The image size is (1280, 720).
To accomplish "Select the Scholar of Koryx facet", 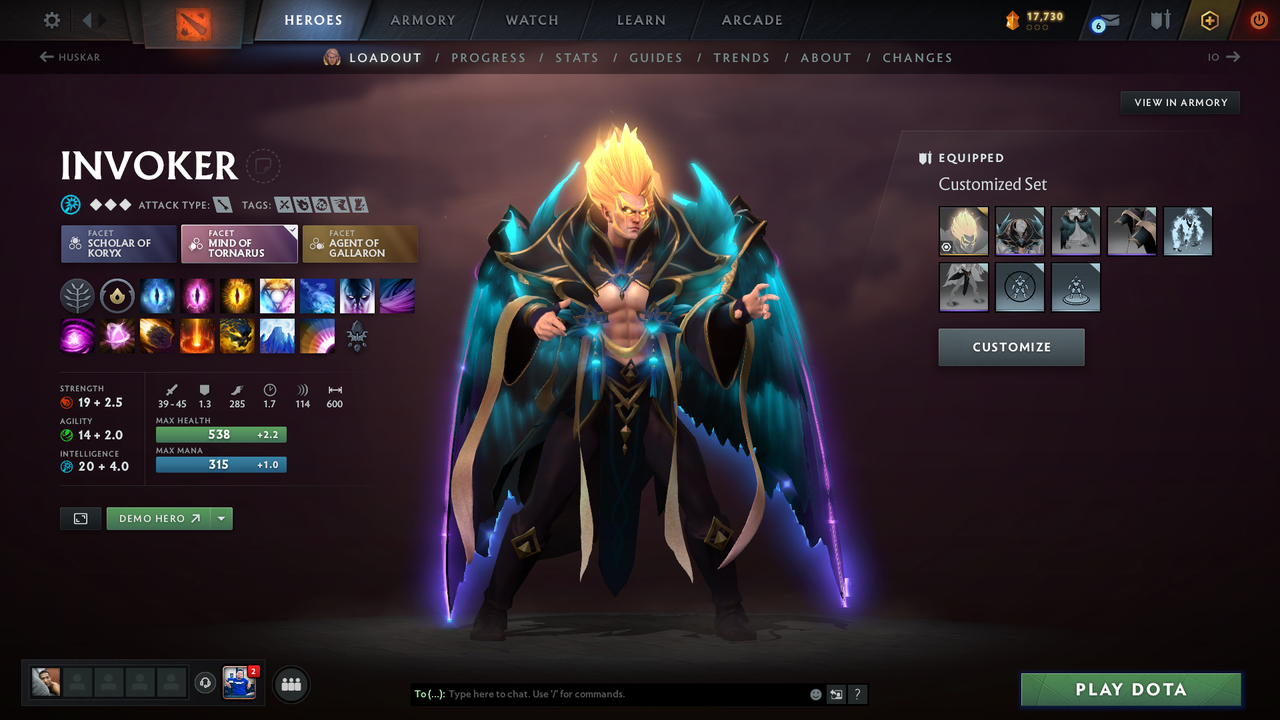I will (119, 243).
